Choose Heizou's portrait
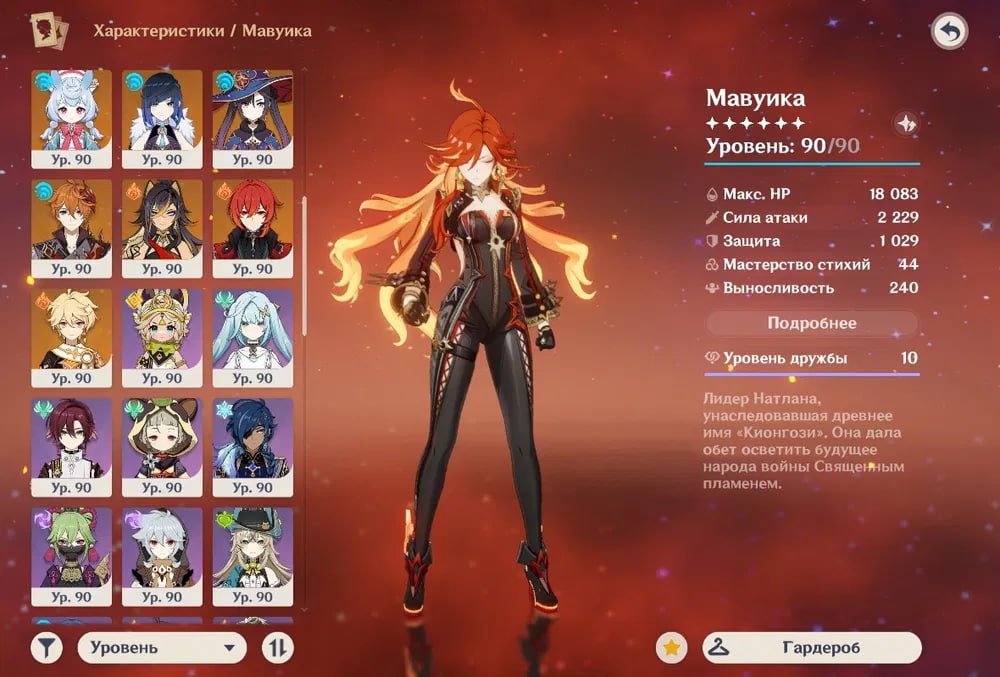 (71, 438)
